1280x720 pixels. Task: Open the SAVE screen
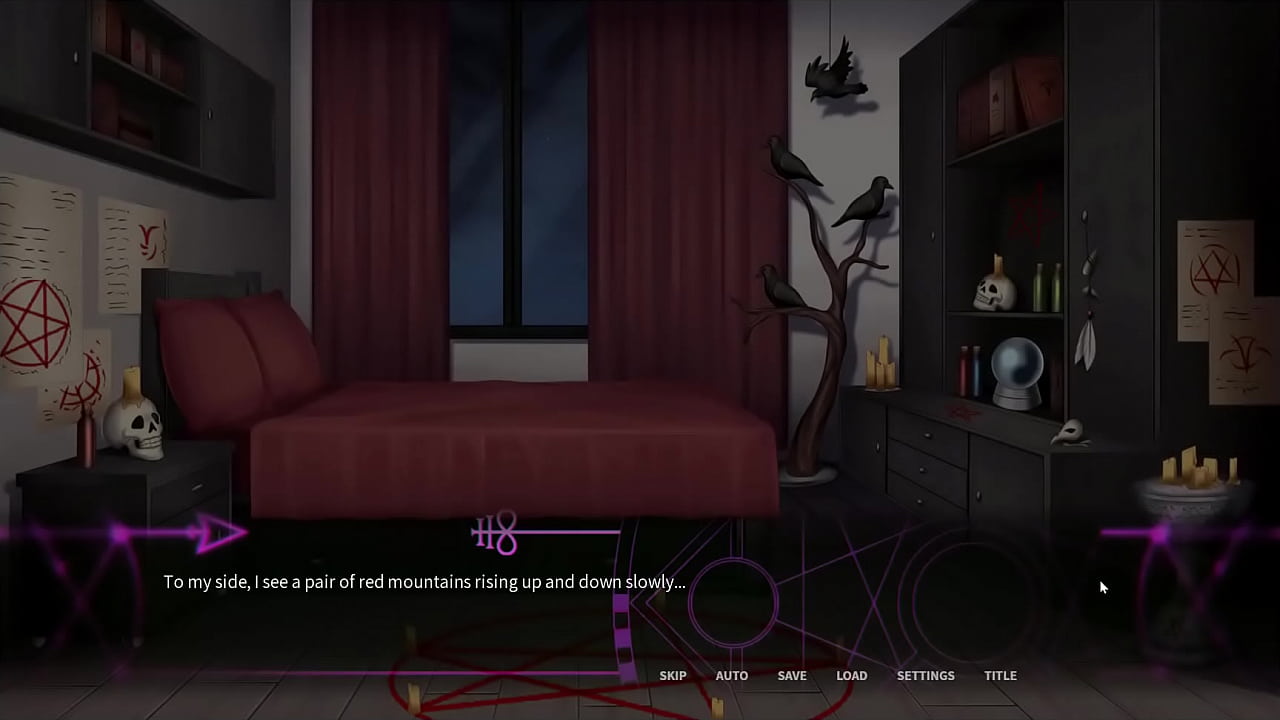[x=791, y=675]
